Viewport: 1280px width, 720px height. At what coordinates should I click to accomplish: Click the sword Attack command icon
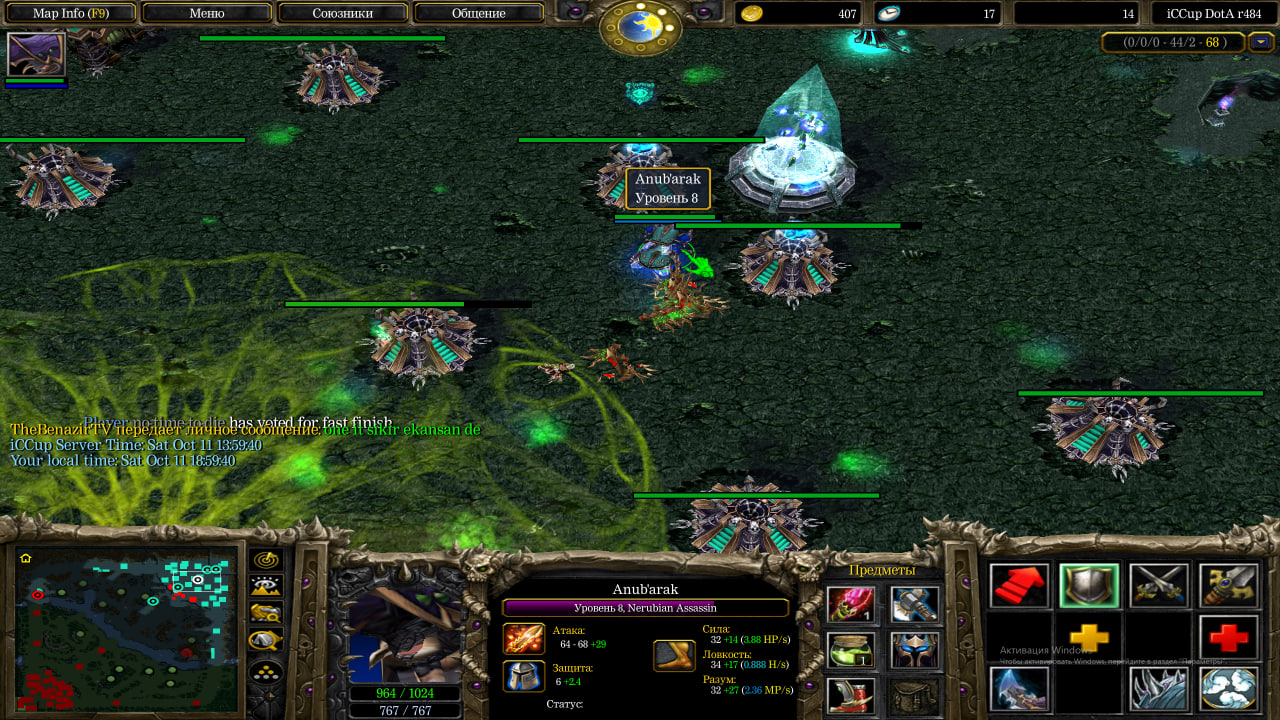click(x=1159, y=586)
